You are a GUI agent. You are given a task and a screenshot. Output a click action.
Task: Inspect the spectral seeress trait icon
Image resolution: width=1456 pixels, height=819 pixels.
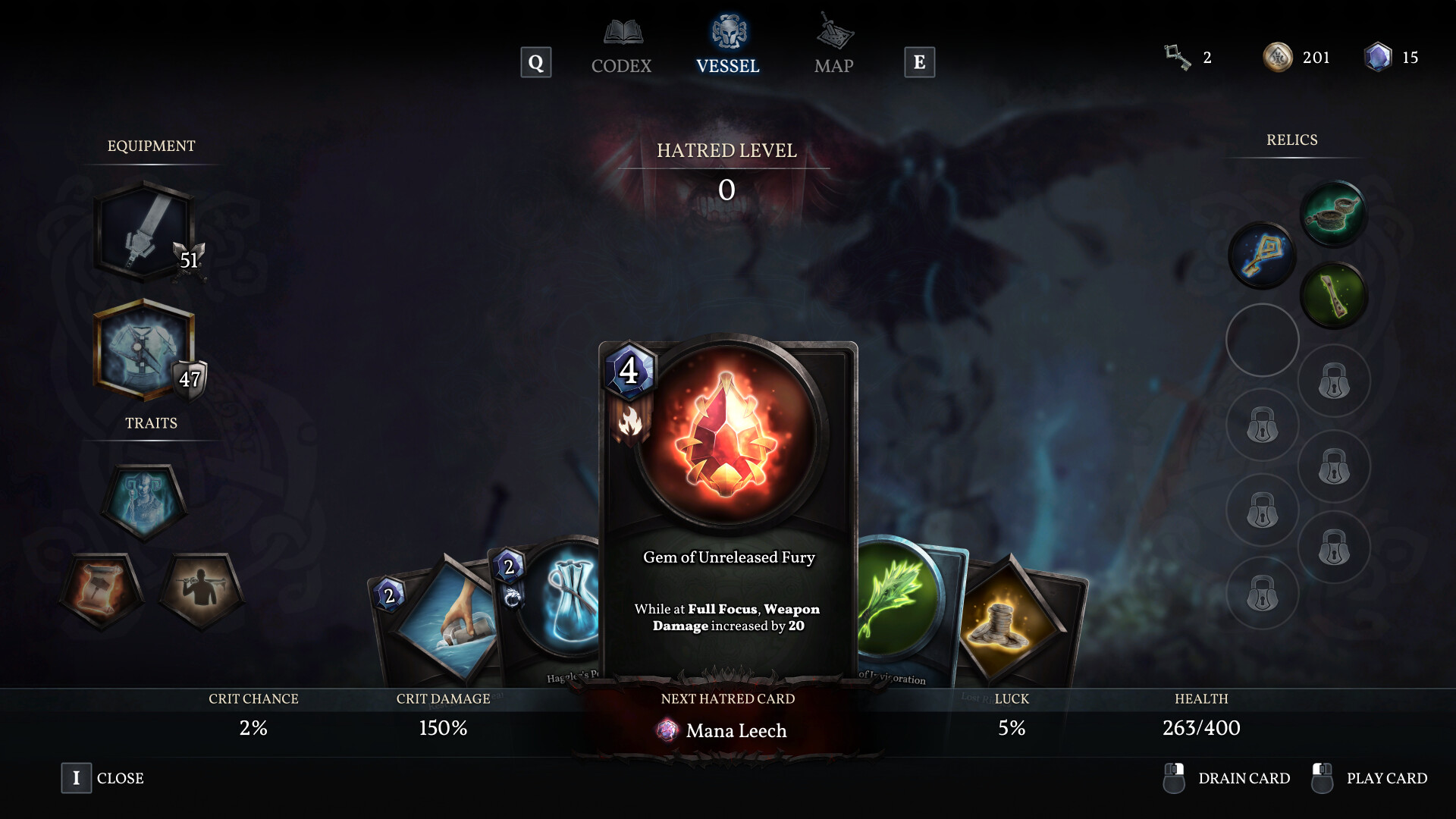144,500
